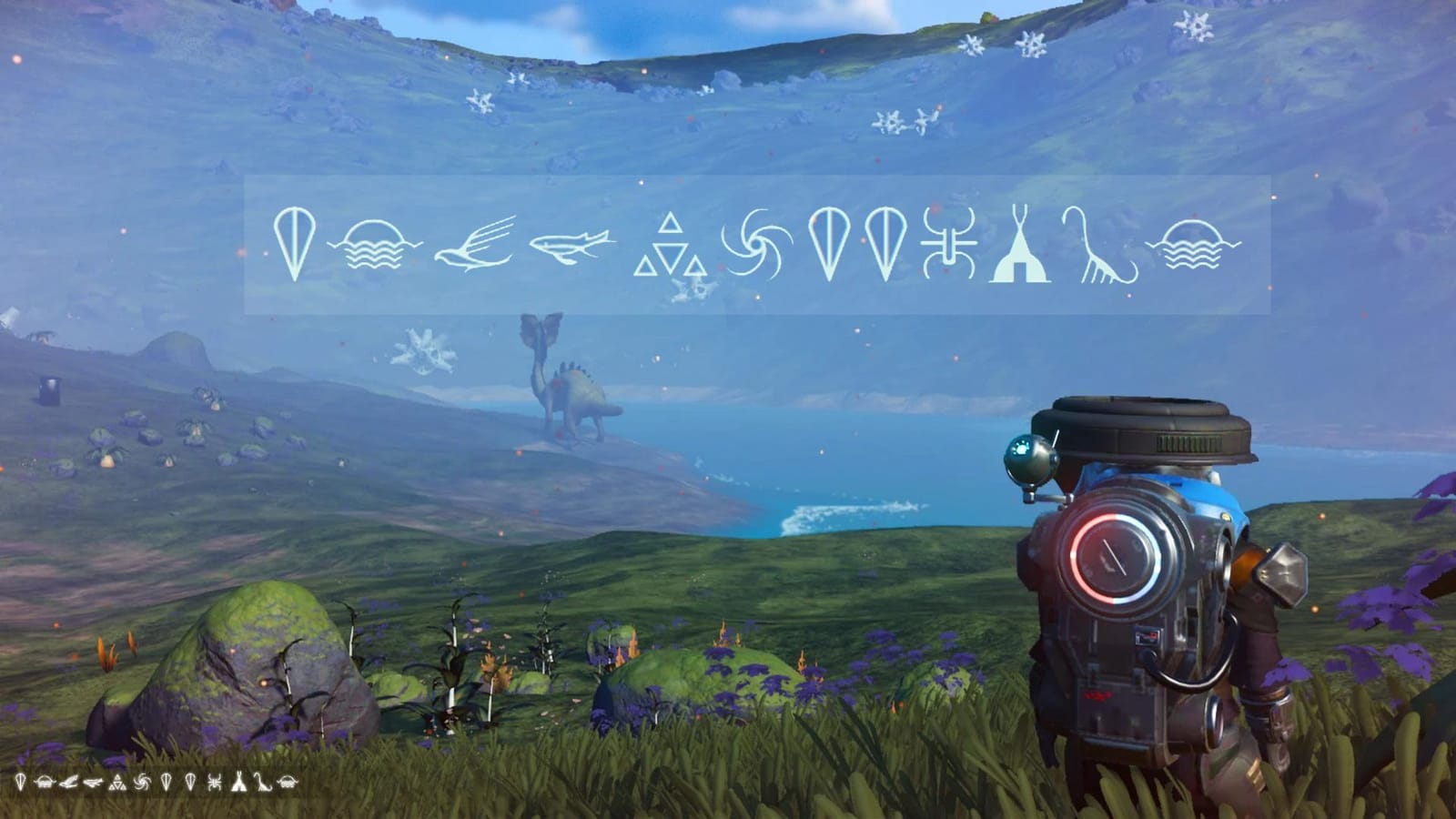
Task: Select the Atlas glyph in the bottom-left strip
Action: coord(118,781)
